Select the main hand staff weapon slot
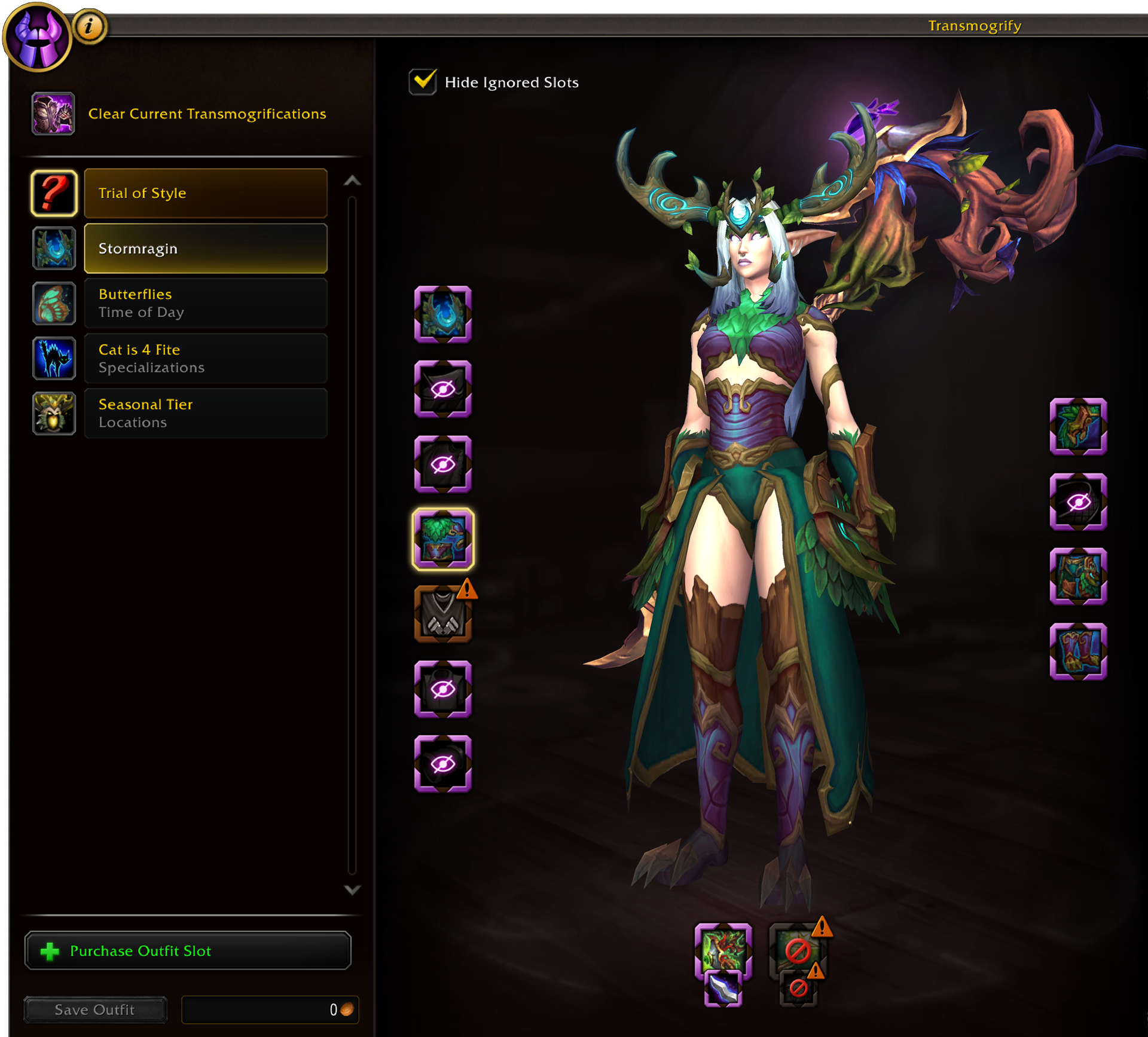The height and width of the screenshot is (1037, 1148). 723,950
